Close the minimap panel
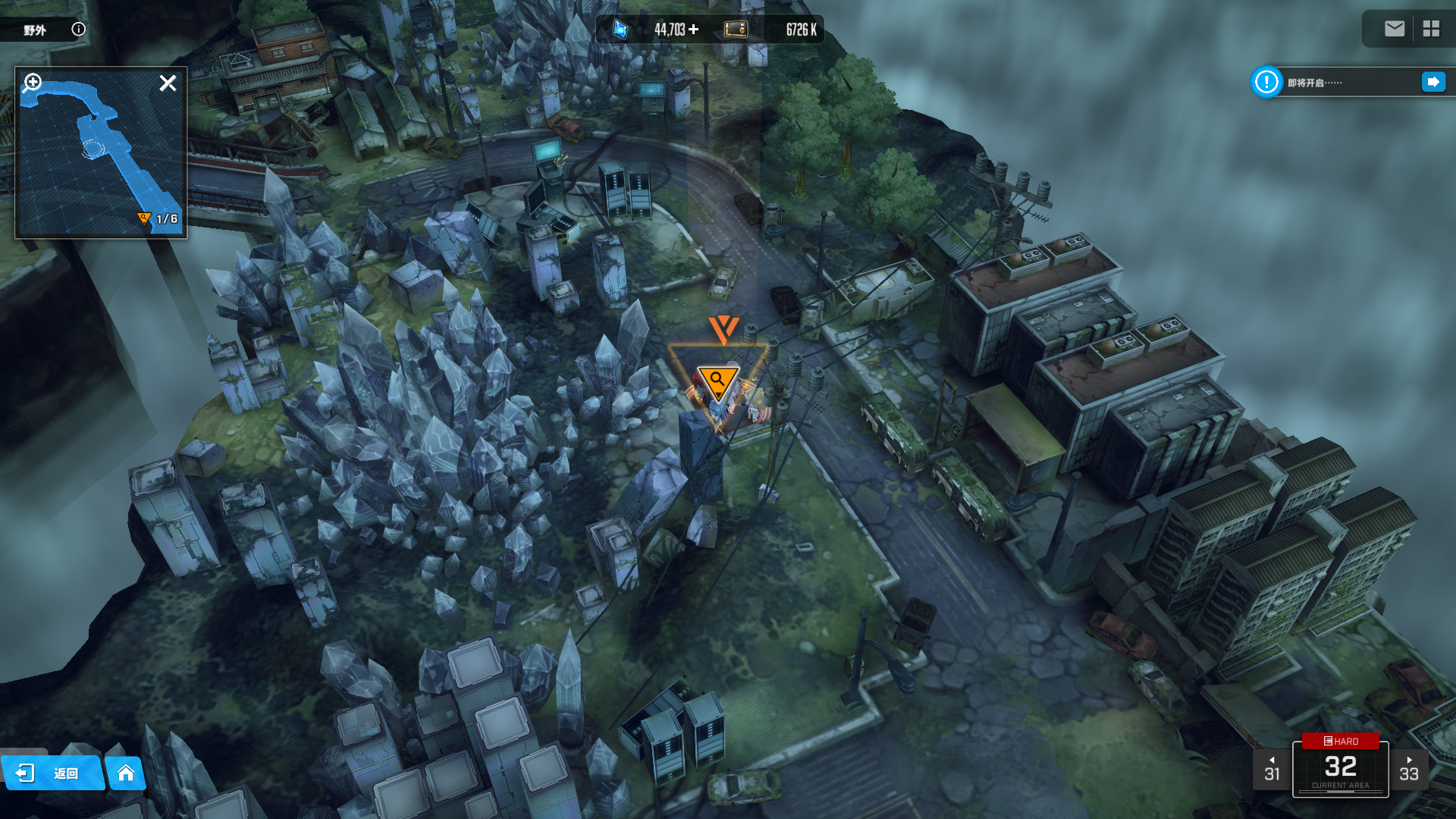This screenshot has width=1456, height=819. (x=168, y=83)
